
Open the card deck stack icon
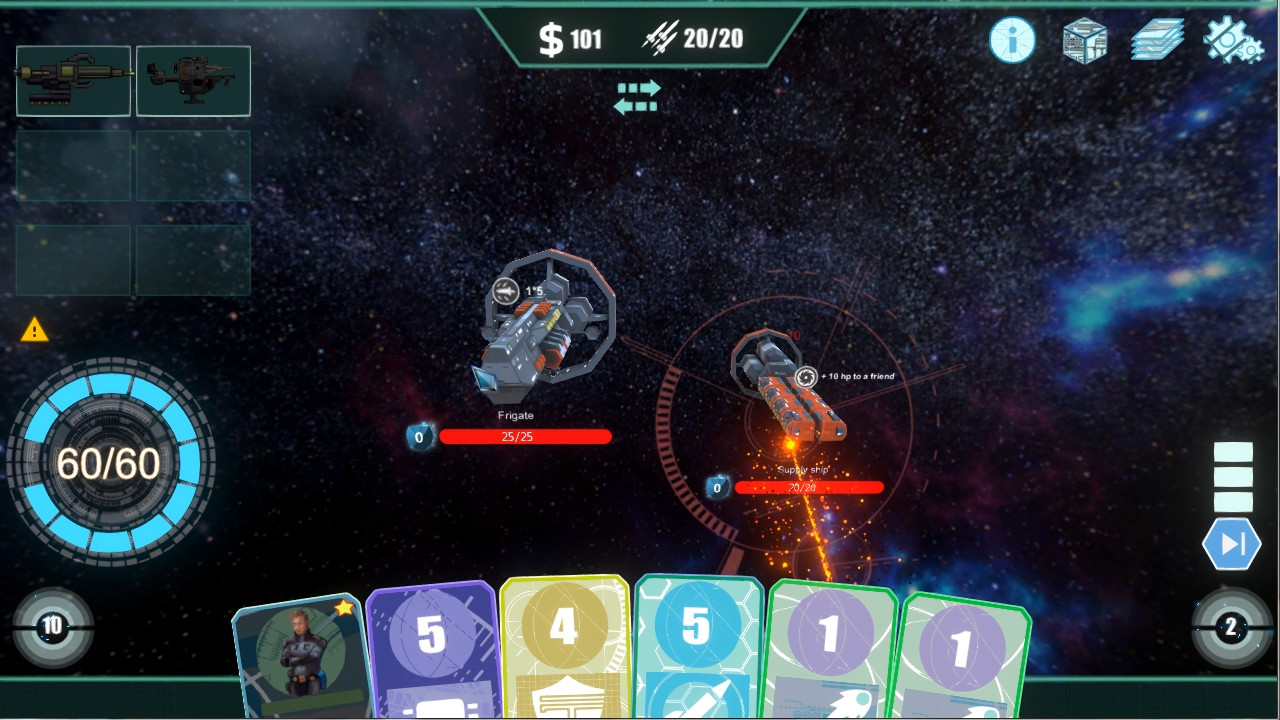point(1155,40)
